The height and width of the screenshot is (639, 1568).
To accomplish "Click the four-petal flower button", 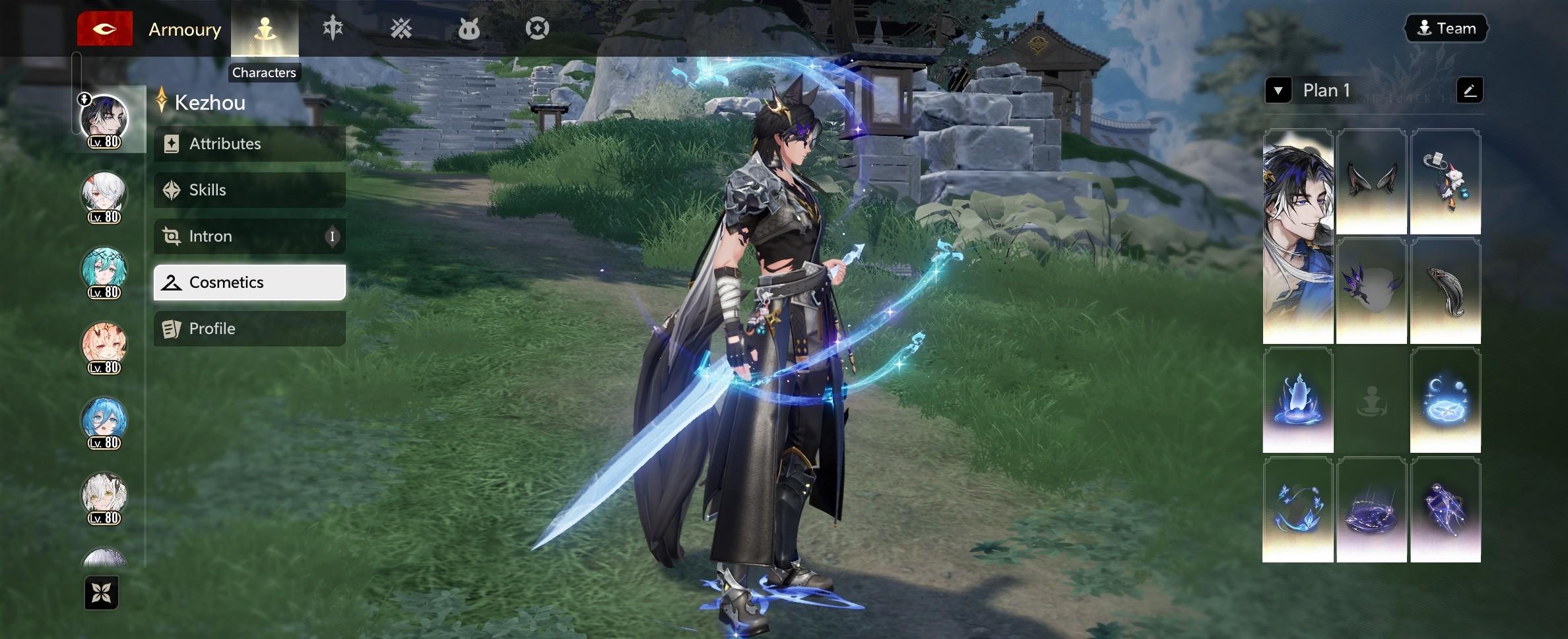I will click(102, 593).
